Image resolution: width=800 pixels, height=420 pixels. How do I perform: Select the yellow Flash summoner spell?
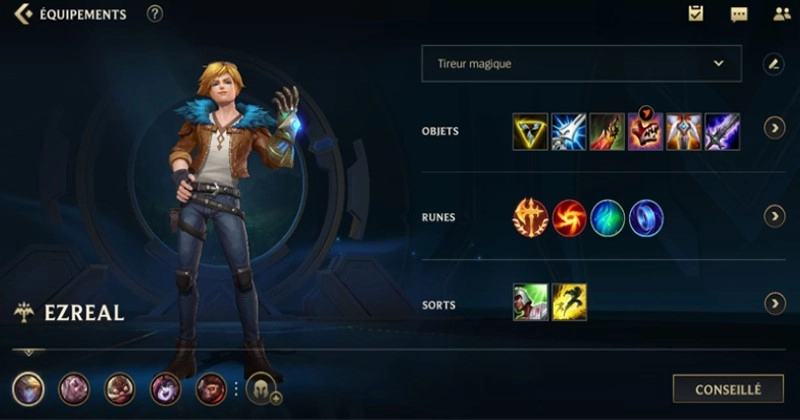[569, 302]
